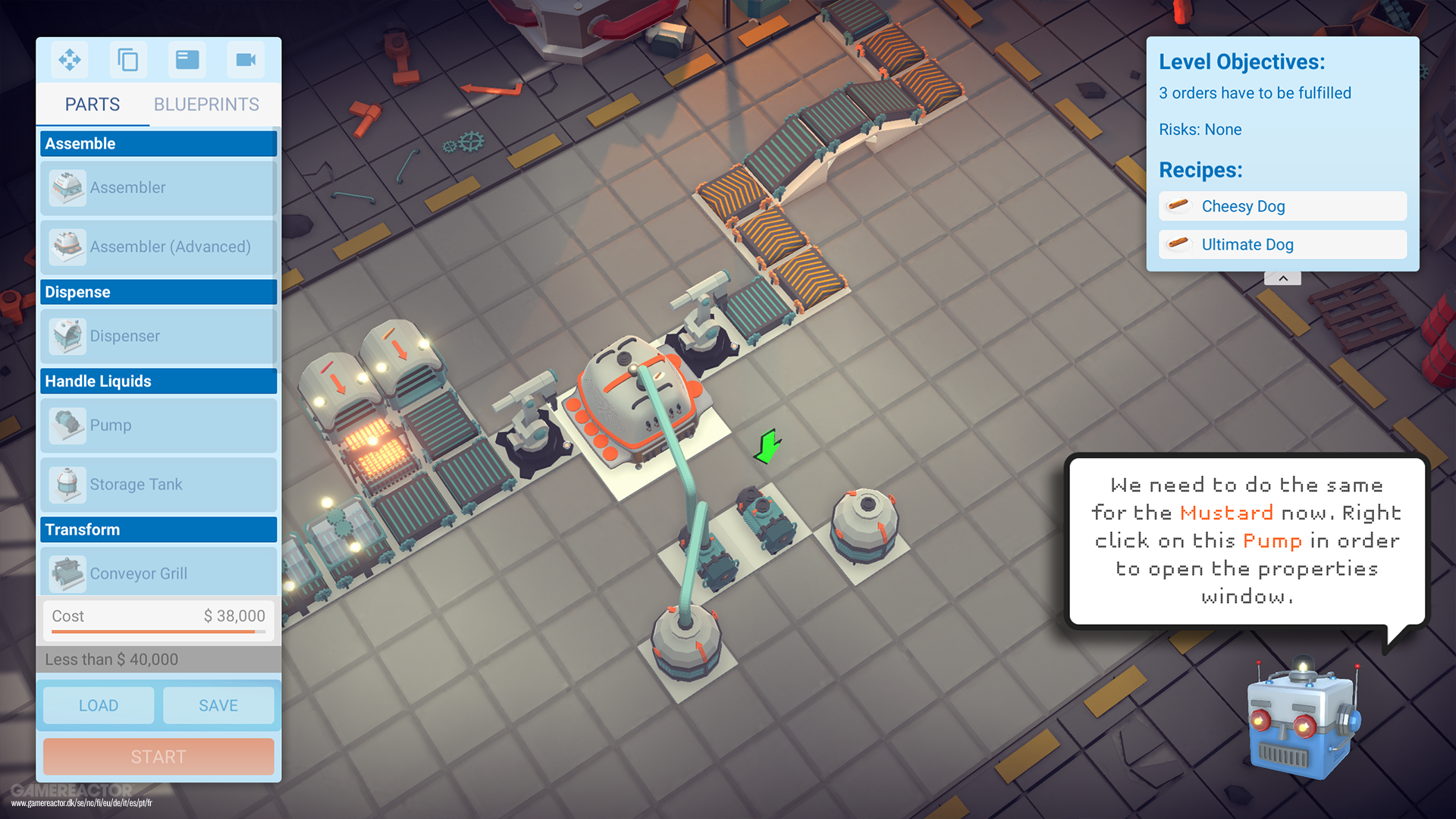1456x819 pixels.
Task: Activate the move arrows tool
Action: (x=70, y=60)
